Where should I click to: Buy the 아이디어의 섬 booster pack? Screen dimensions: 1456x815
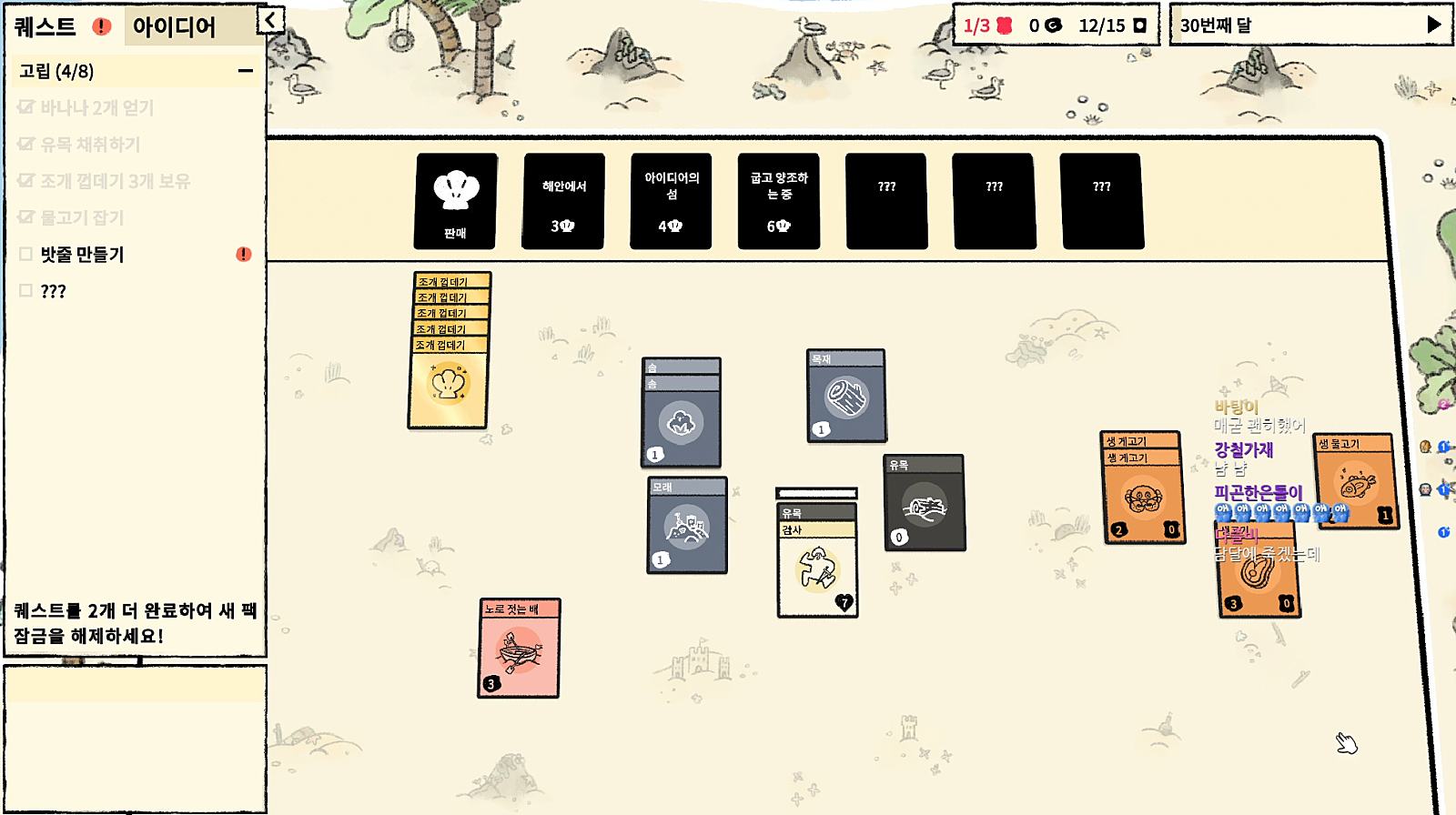point(671,201)
